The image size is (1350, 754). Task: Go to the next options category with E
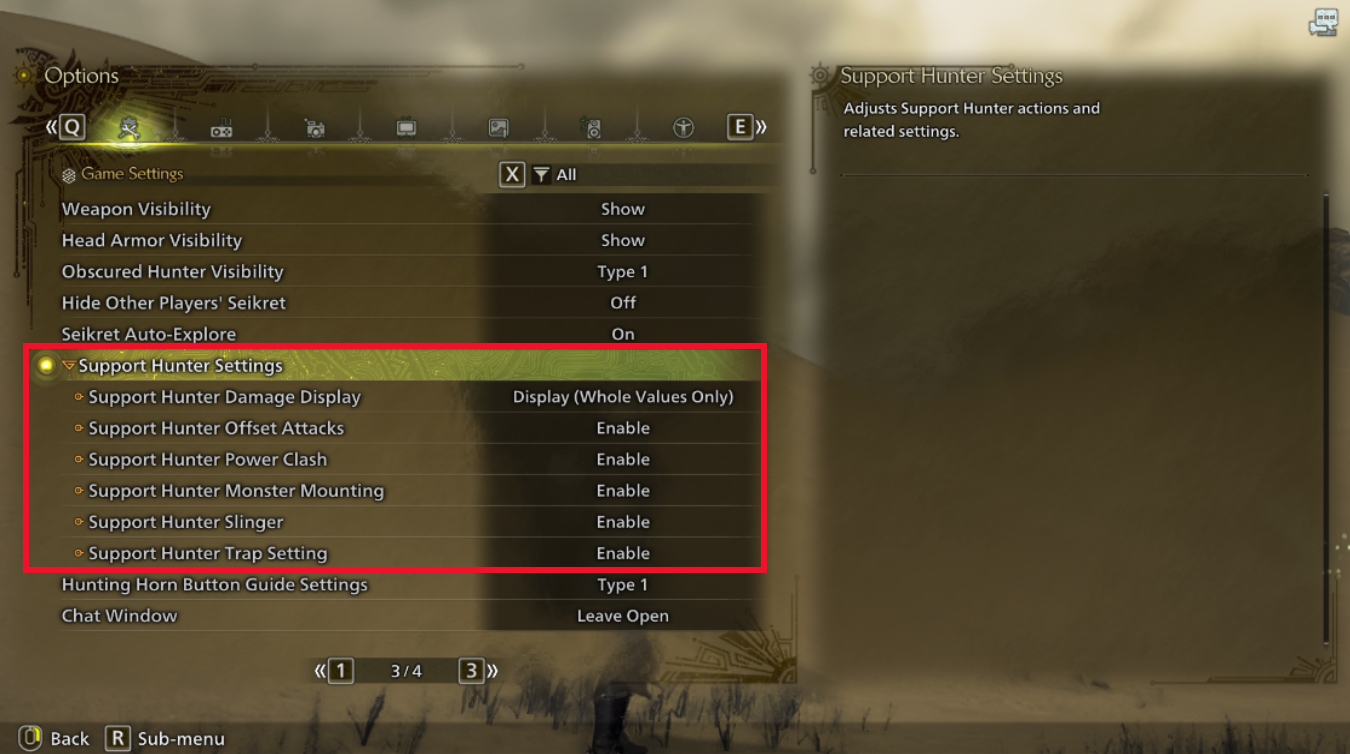[740, 127]
